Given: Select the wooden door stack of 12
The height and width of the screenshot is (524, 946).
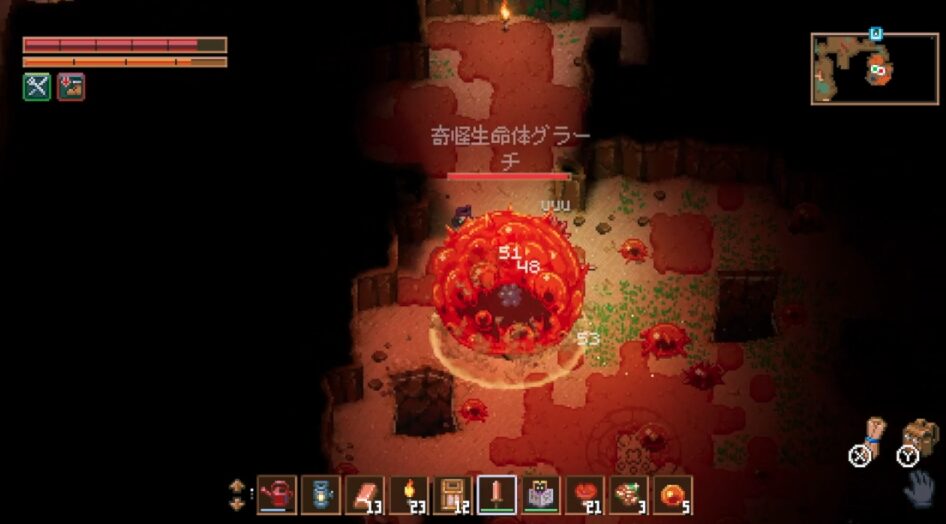Looking at the screenshot, I should click(x=453, y=494).
